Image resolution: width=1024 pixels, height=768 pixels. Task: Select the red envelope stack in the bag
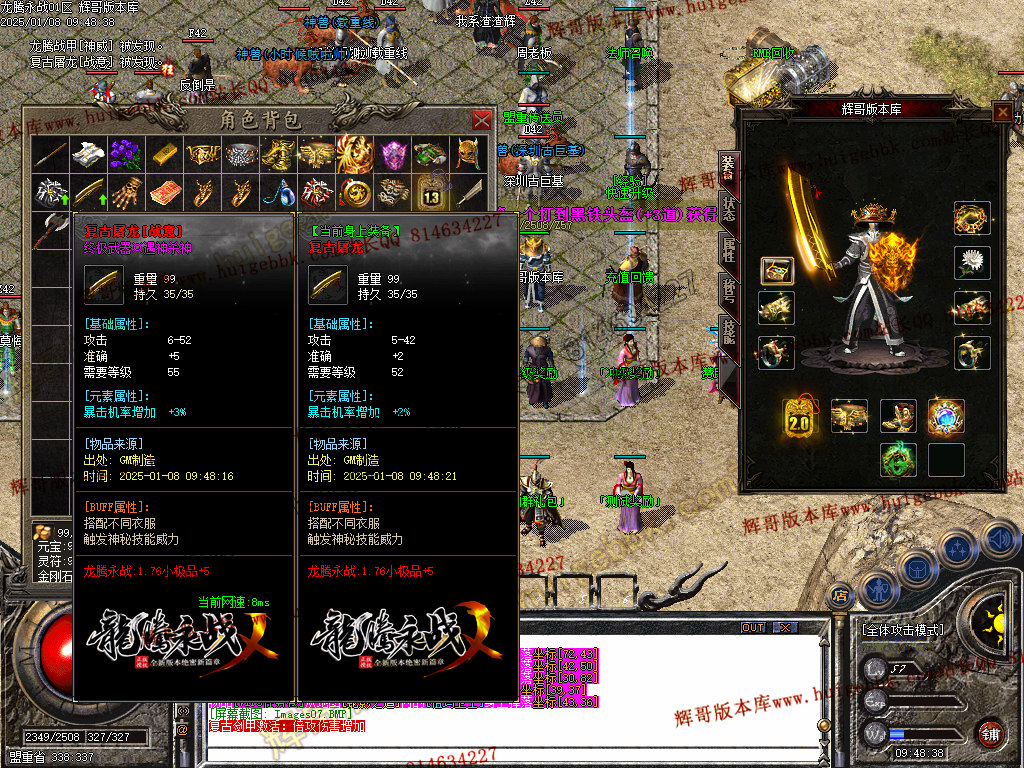[163, 192]
